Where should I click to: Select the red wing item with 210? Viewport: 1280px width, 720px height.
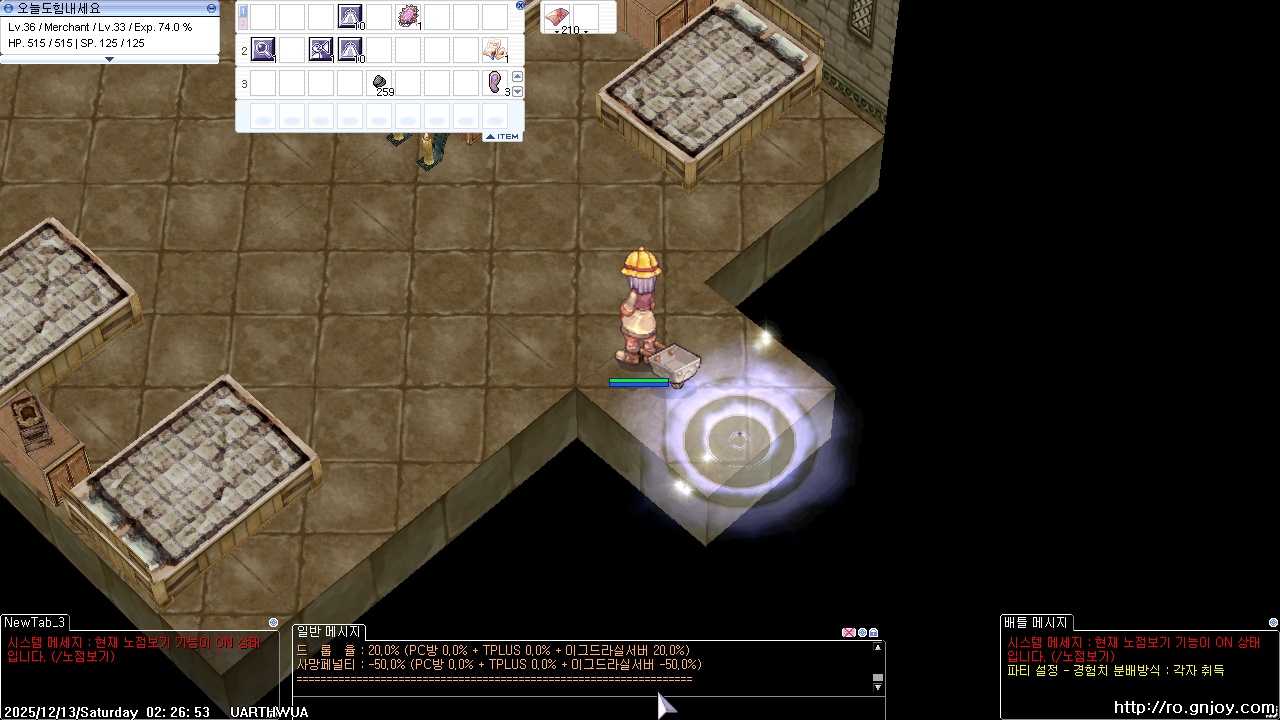click(557, 16)
